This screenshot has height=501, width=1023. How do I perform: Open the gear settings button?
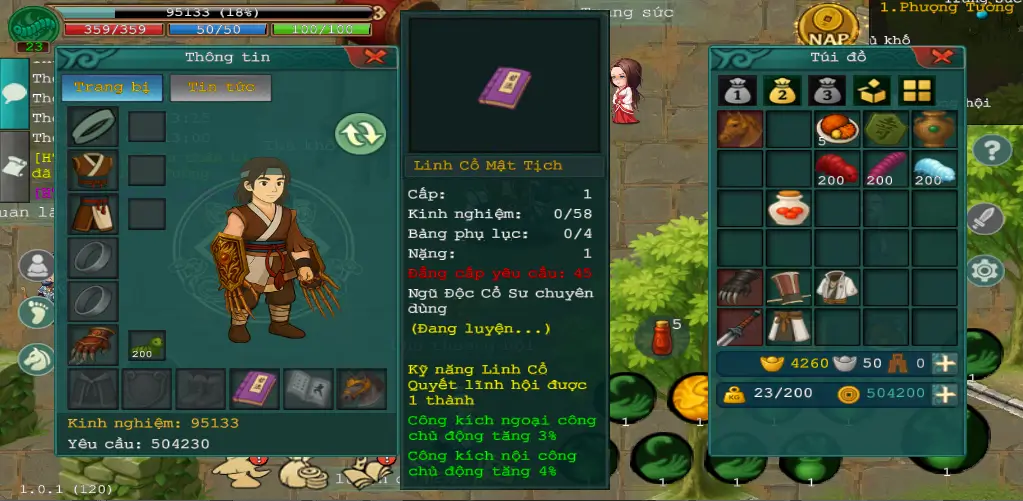coord(985,269)
